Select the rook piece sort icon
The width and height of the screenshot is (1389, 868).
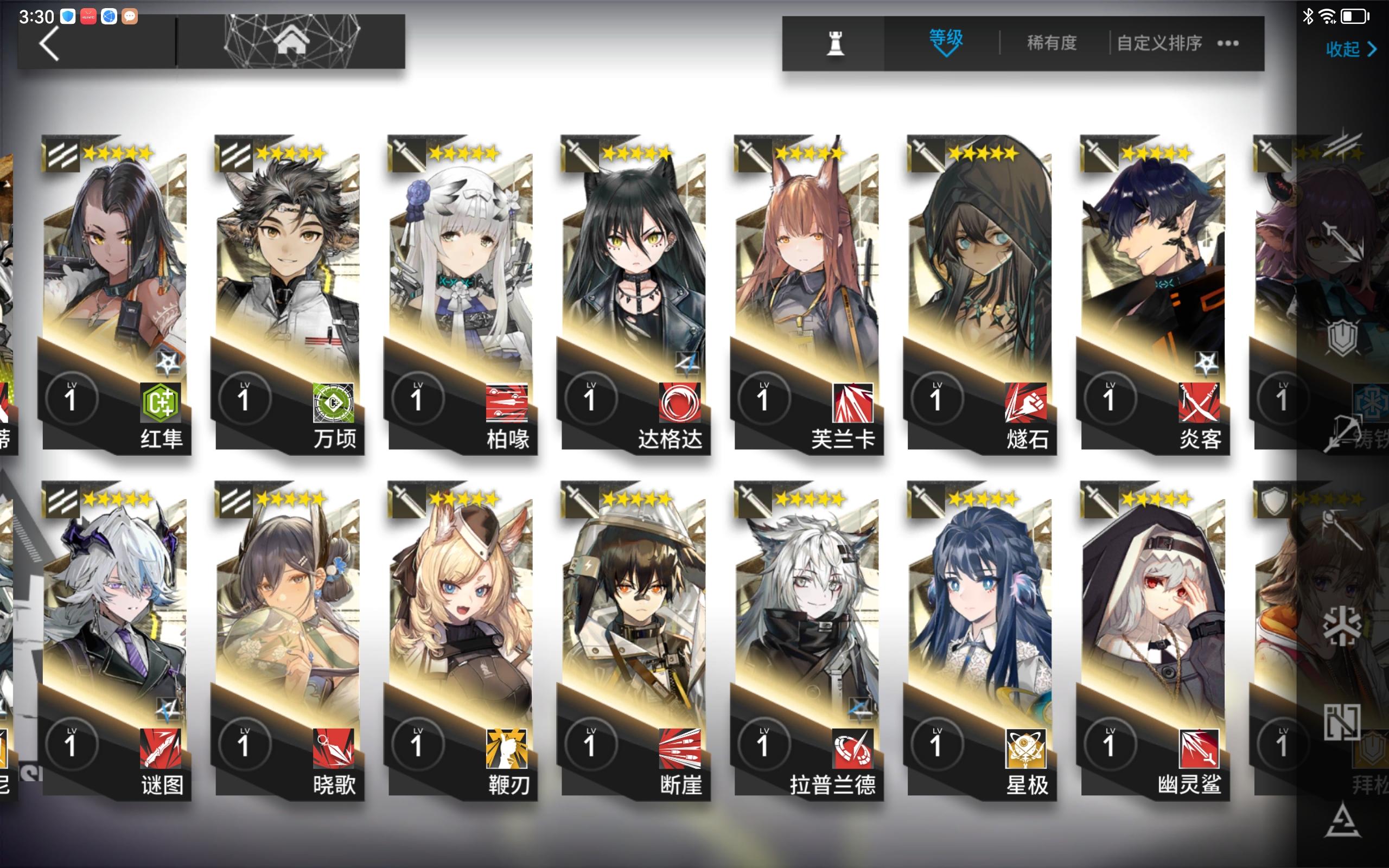(836, 43)
